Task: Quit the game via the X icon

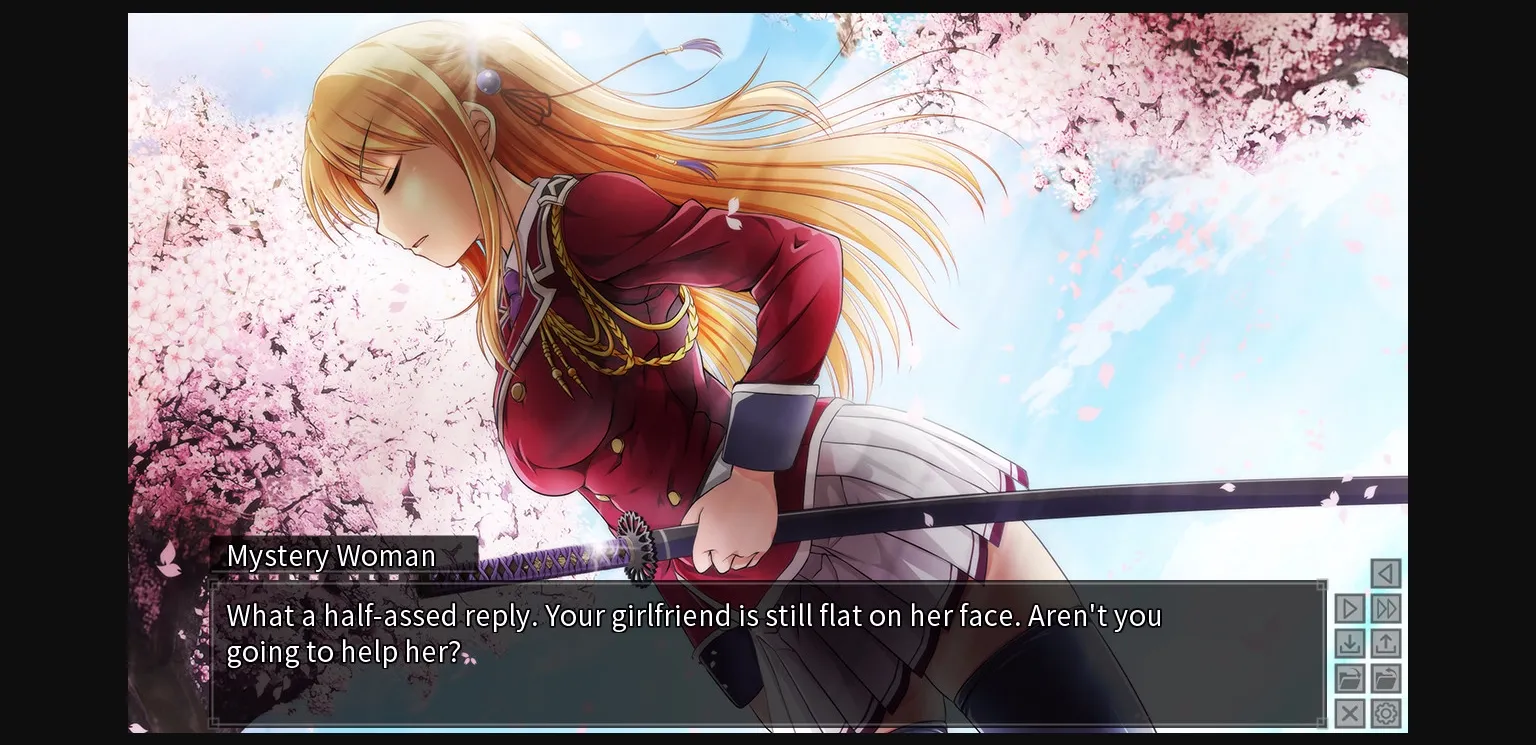Action: tap(1349, 713)
